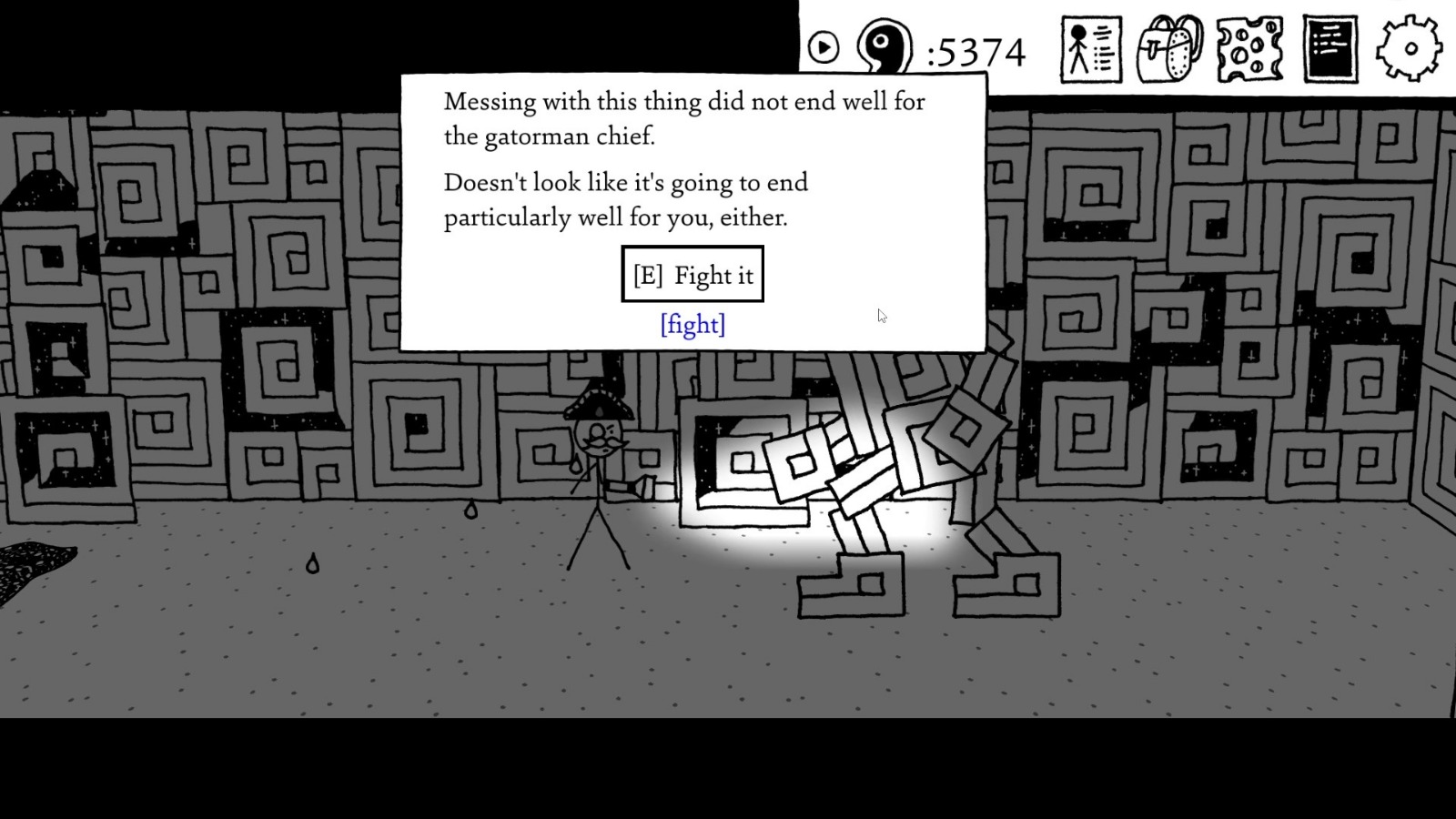This screenshot has width=1456, height=819.
Task: Click the swiss cheese icon in the HUD
Action: [1249, 50]
